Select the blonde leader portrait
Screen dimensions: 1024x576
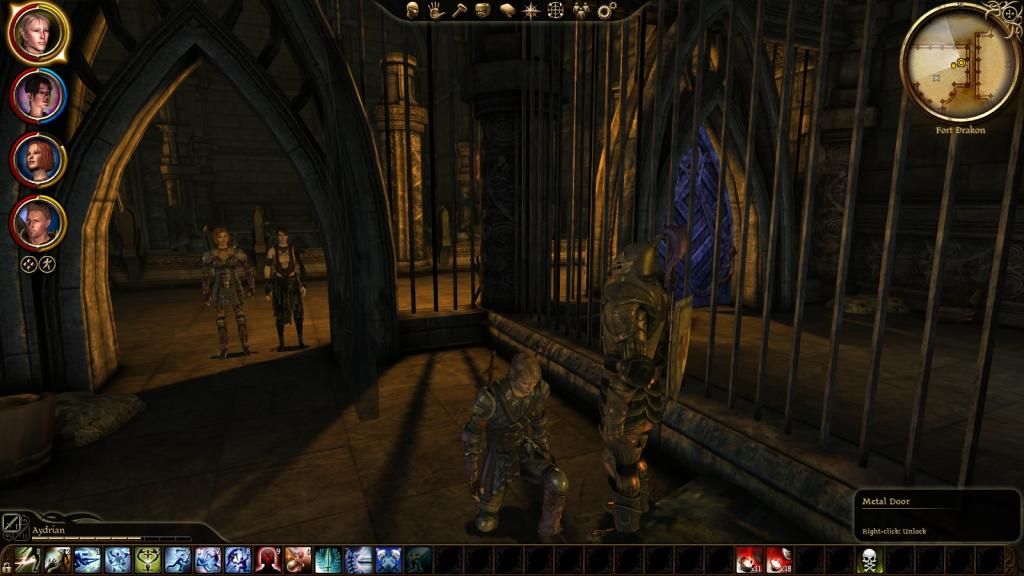(37, 33)
